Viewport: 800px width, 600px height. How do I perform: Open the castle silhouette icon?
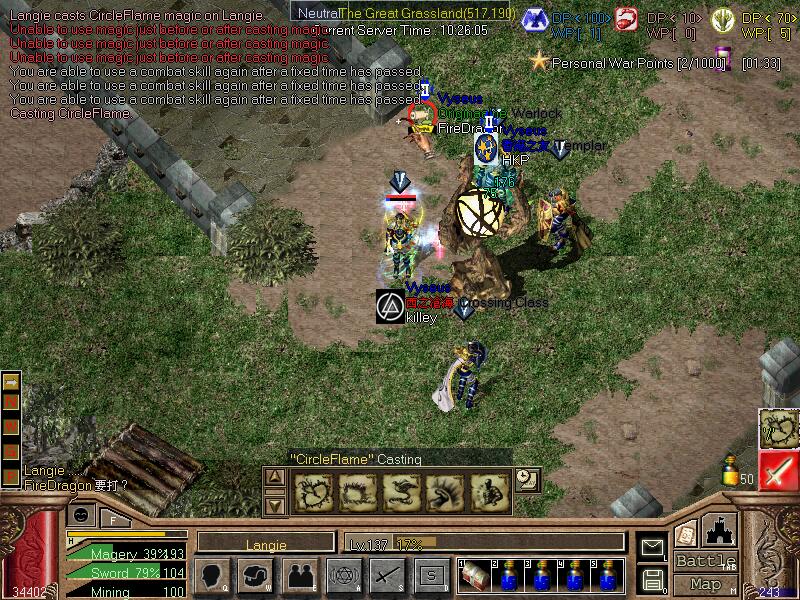(721, 530)
